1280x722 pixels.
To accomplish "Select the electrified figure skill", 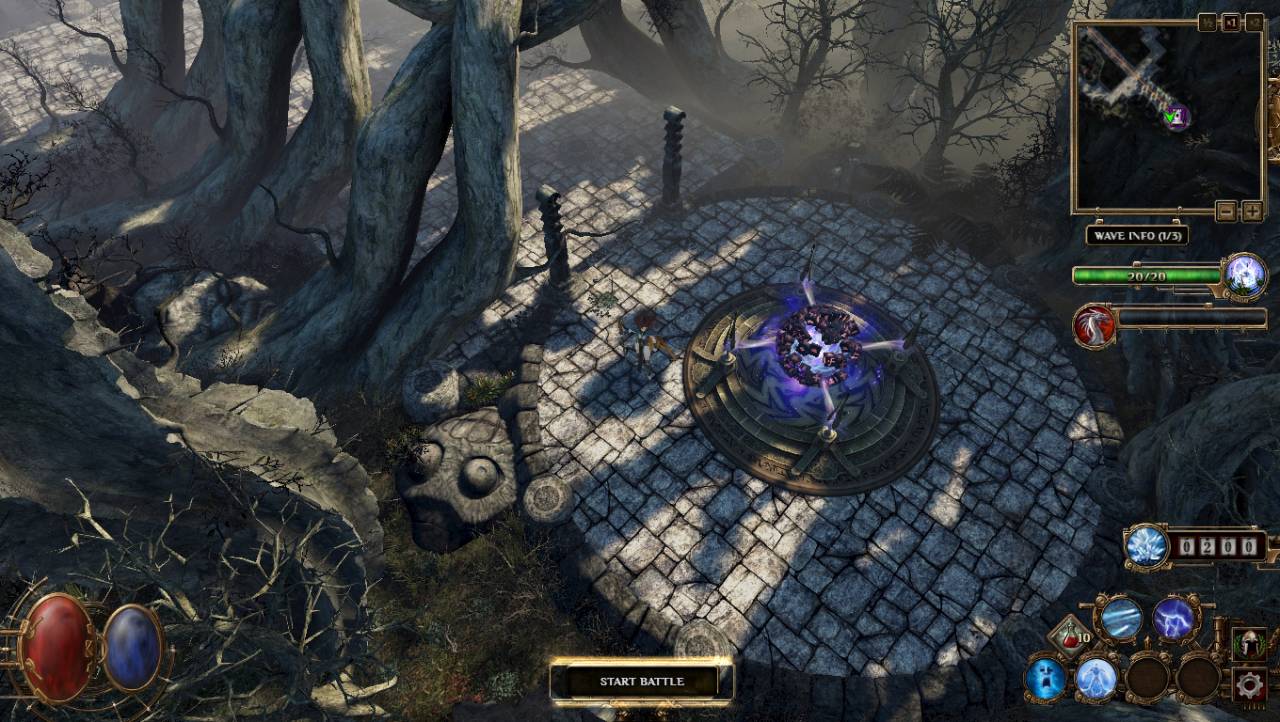I will tap(1097, 679).
